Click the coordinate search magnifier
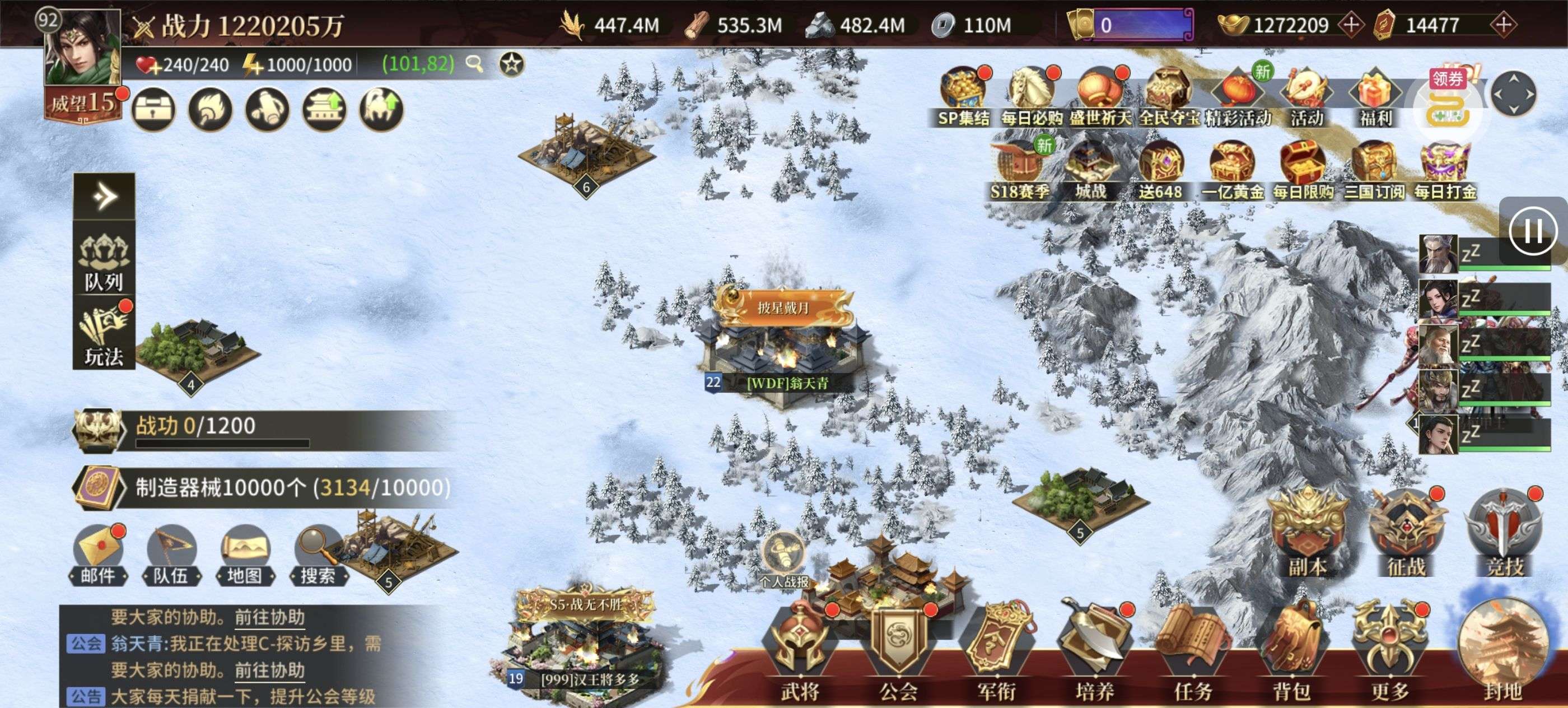1568x708 pixels. pyautogui.click(x=474, y=63)
